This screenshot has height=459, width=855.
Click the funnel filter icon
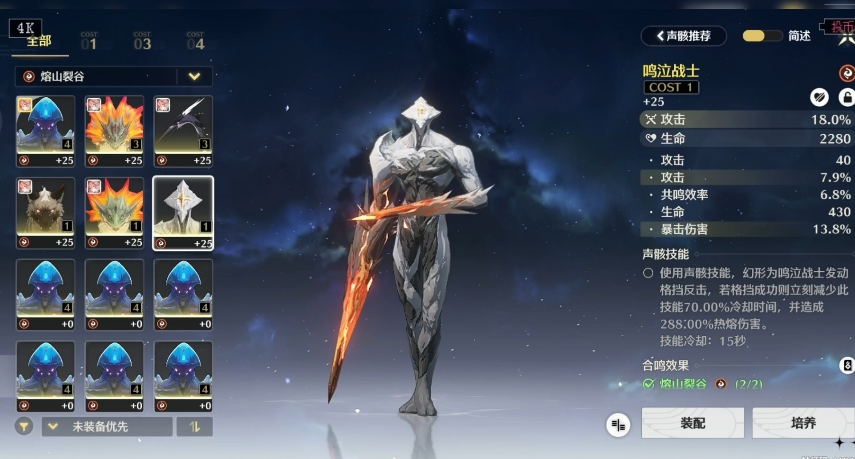[x=24, y=426]
